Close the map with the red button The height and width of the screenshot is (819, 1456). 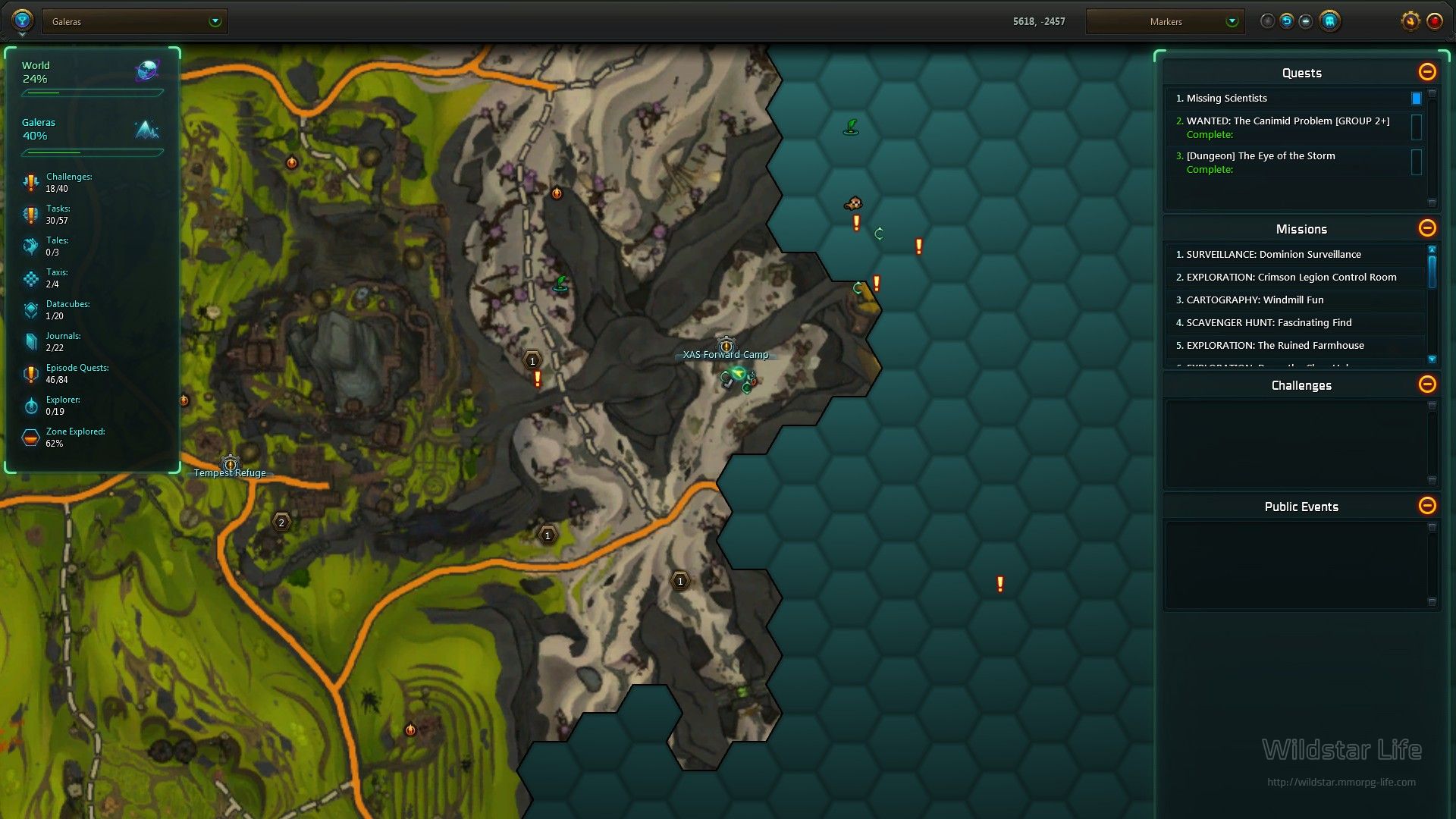coord(1434,21)
